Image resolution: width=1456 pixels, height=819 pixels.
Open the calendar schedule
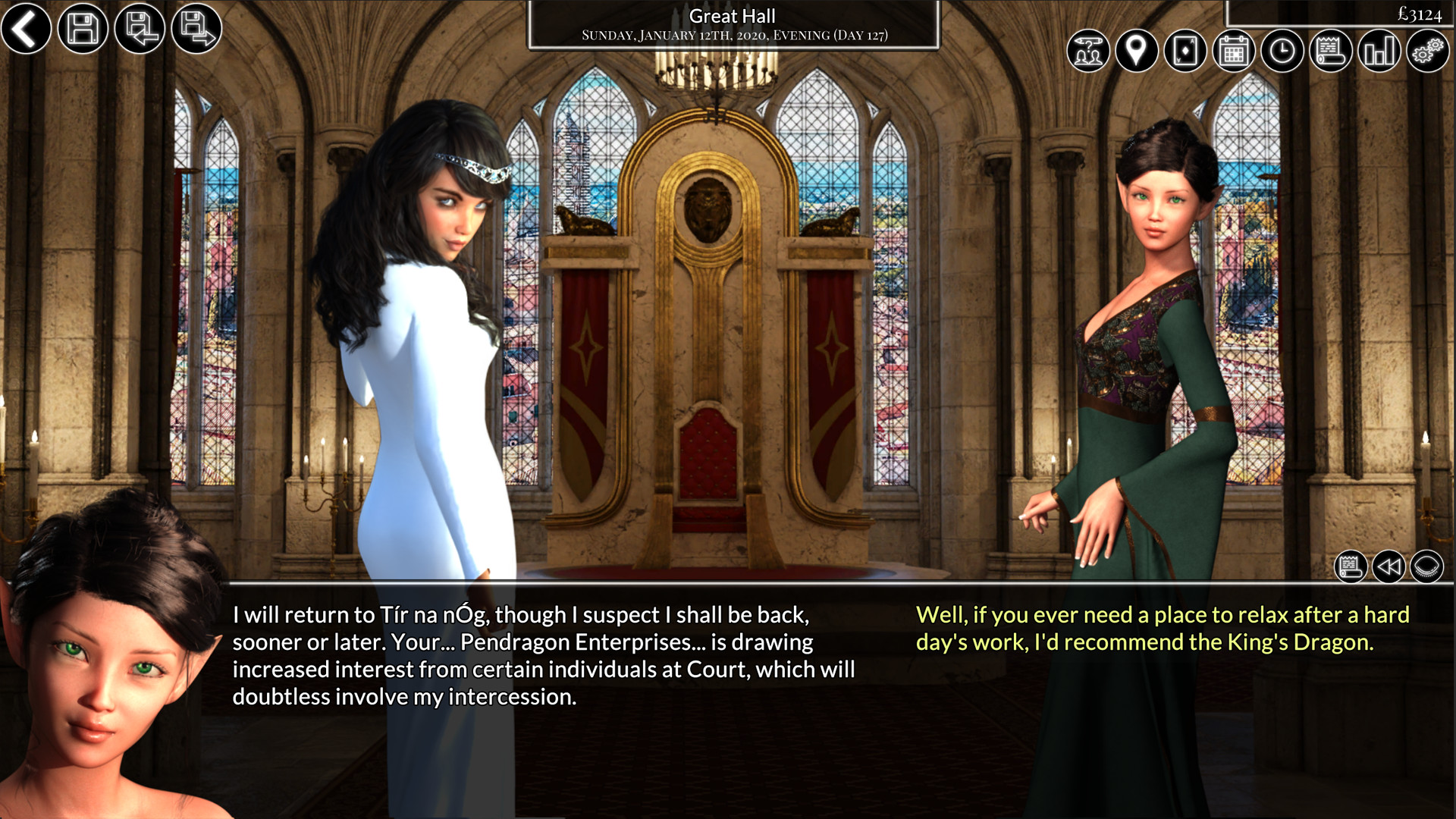tap(1234, 52)
